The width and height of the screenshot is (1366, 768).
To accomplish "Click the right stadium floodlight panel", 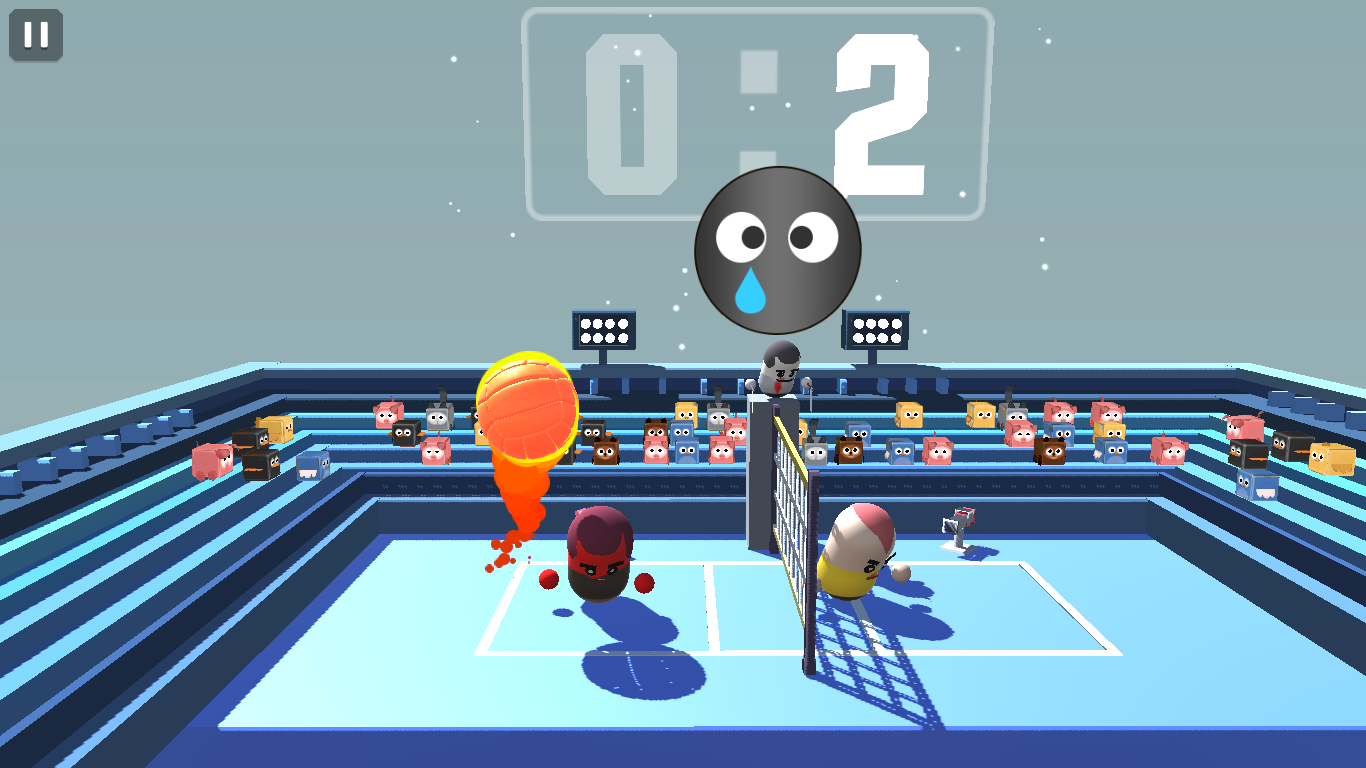I will (878, 328).
